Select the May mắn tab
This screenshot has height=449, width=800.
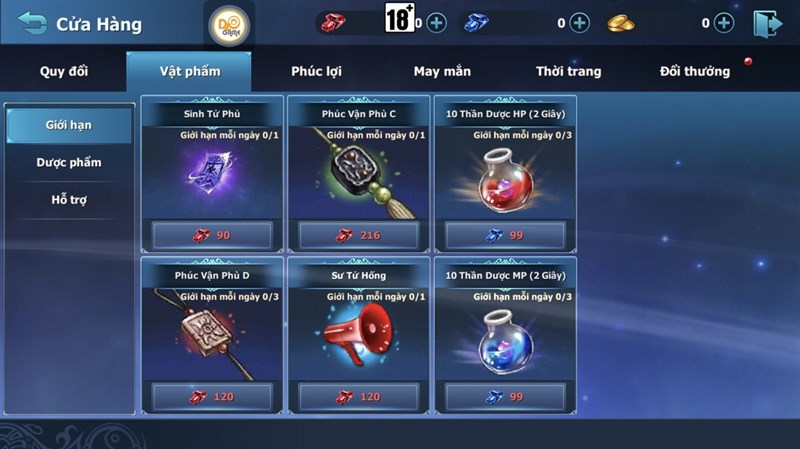(442, 72)
